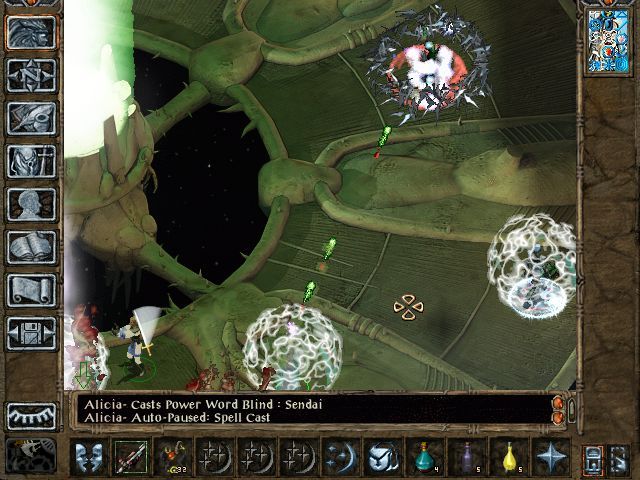640x480 pixels.
Task: Use the teal potion quick item
Action: pos(424,456)
